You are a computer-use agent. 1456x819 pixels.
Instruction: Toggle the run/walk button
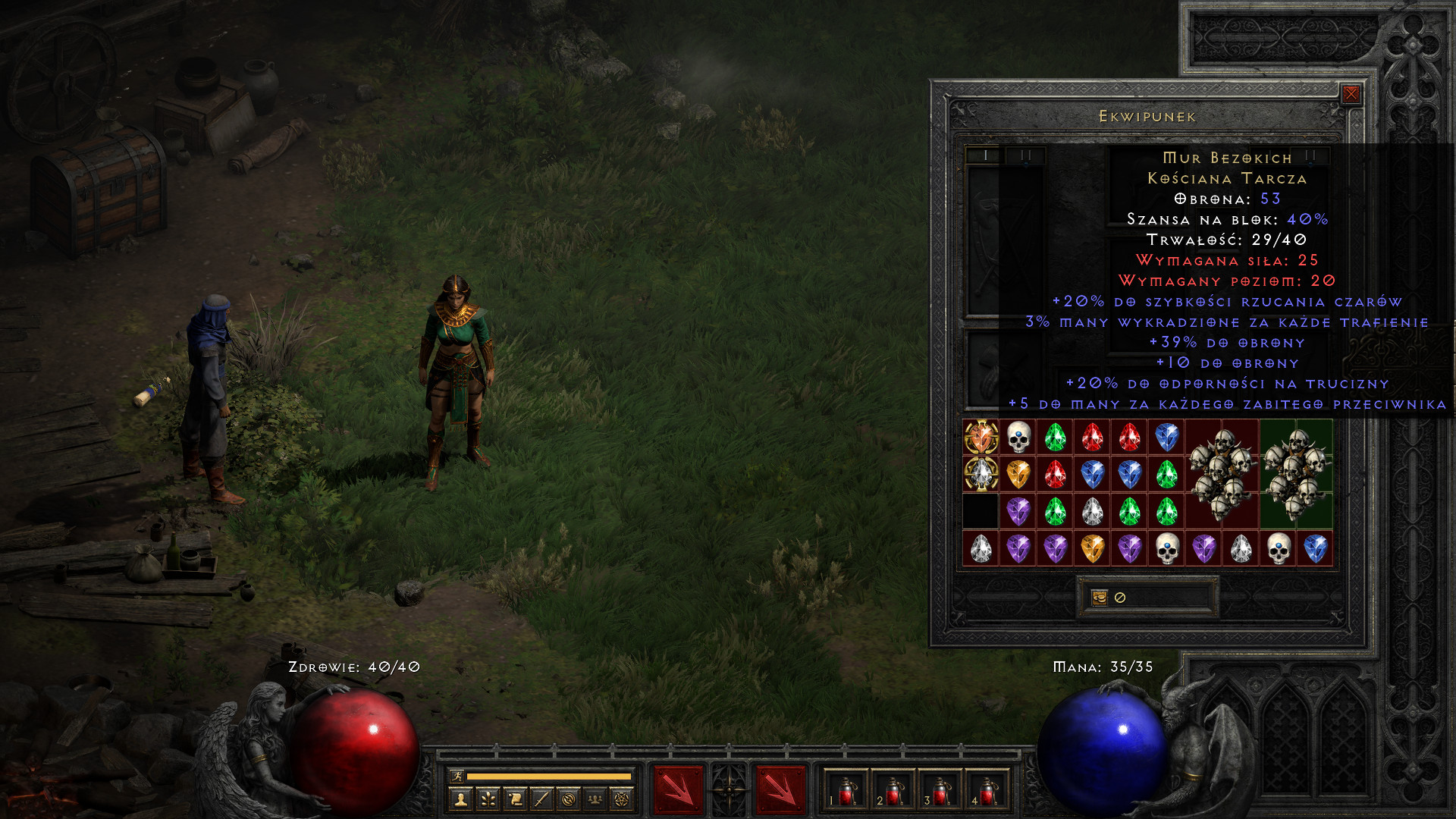pyautogui.click(x=457, y=776)
